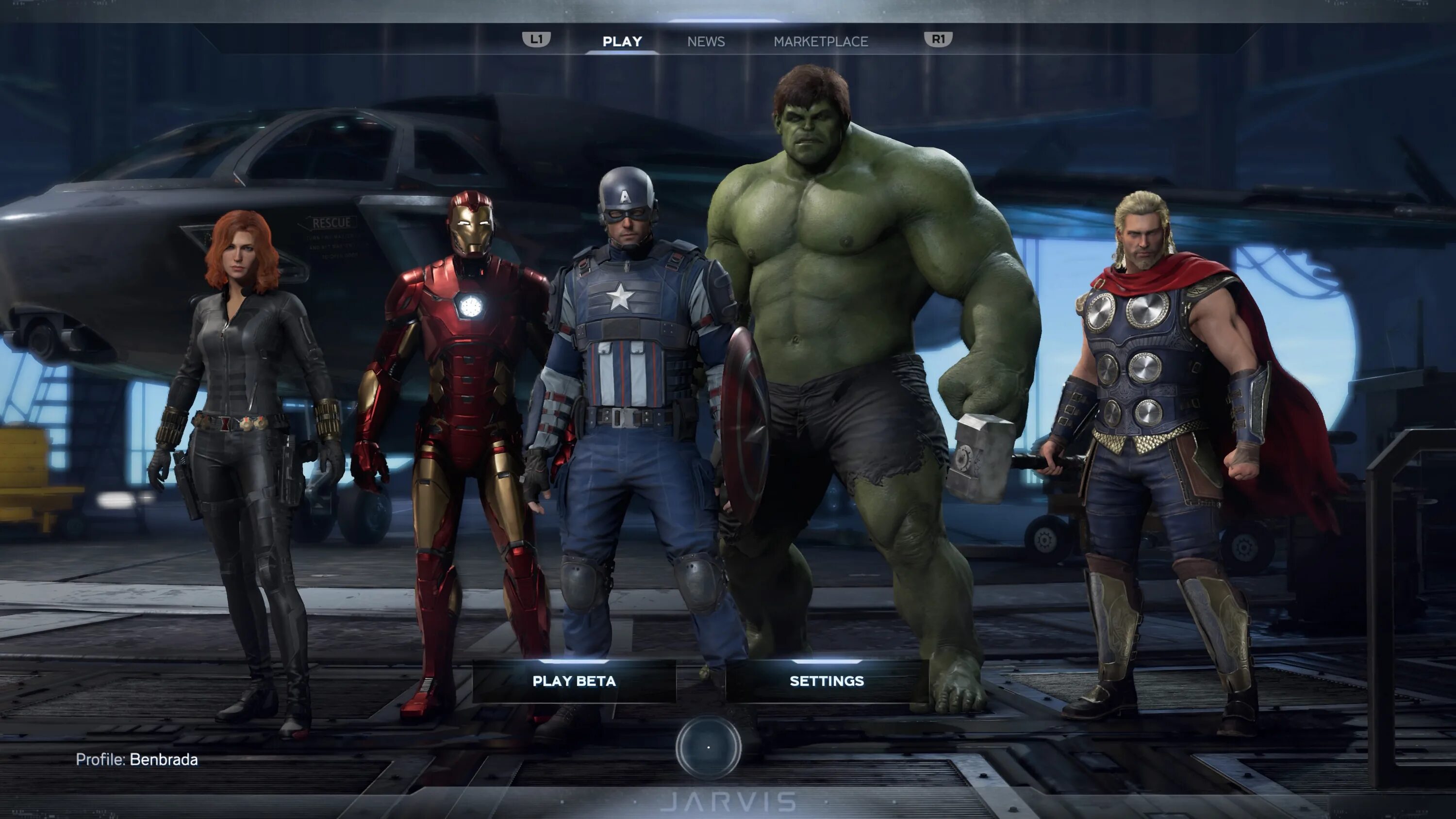Activate the JARVIS circular icon
Image resolution: width=1456 pixels, height=819 pixels.
(x=708, y=747)
